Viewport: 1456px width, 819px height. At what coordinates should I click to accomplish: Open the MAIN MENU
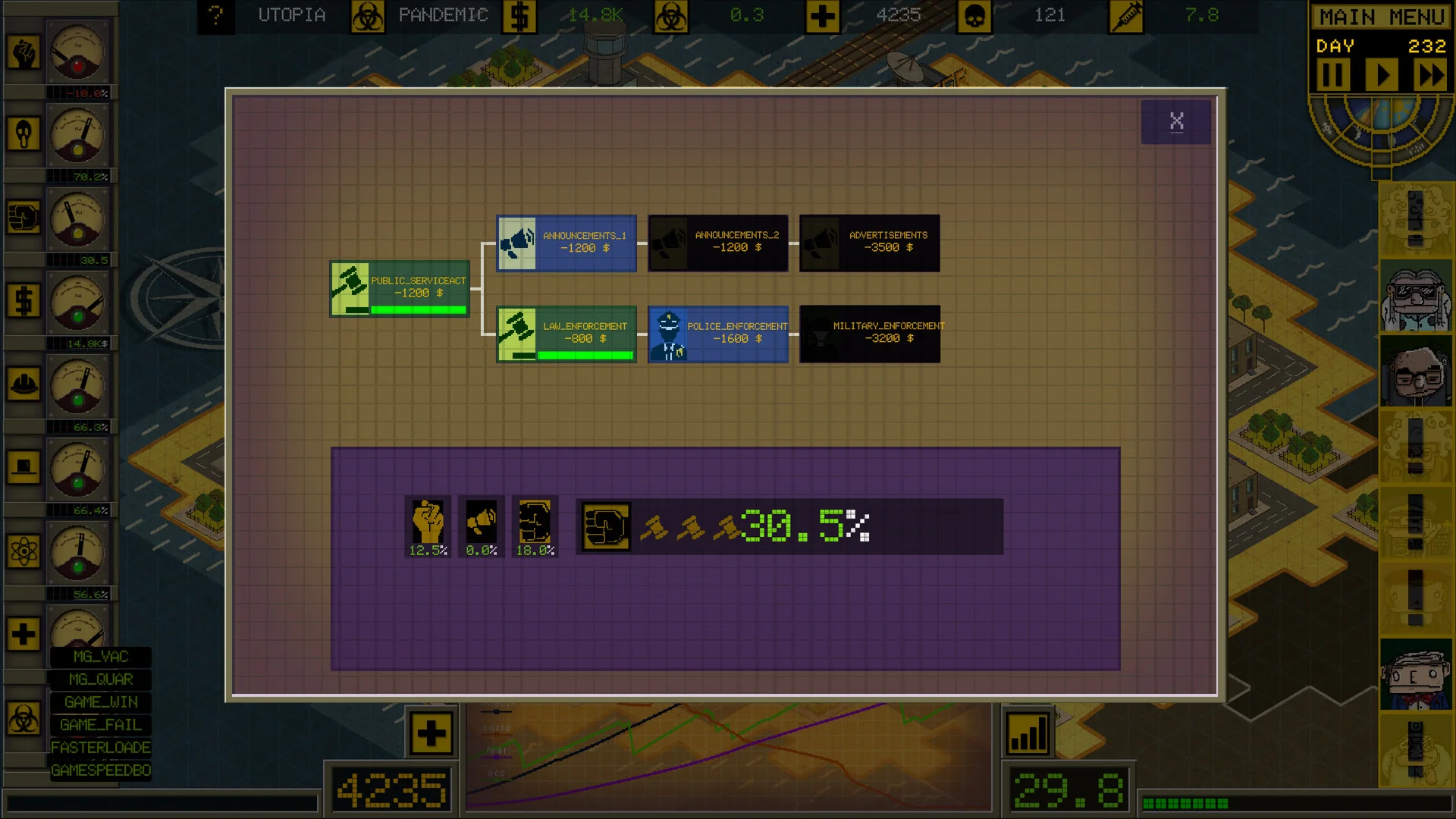(1381, 17)
